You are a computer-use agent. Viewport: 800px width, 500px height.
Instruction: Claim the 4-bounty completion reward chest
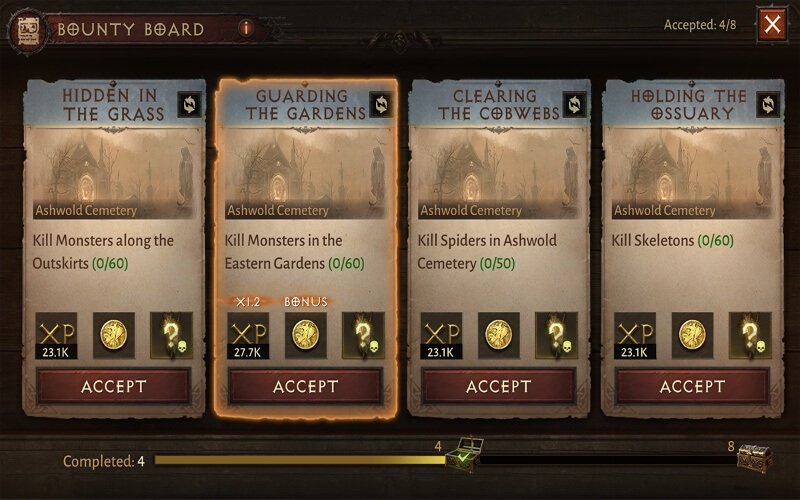coord(462,457)
